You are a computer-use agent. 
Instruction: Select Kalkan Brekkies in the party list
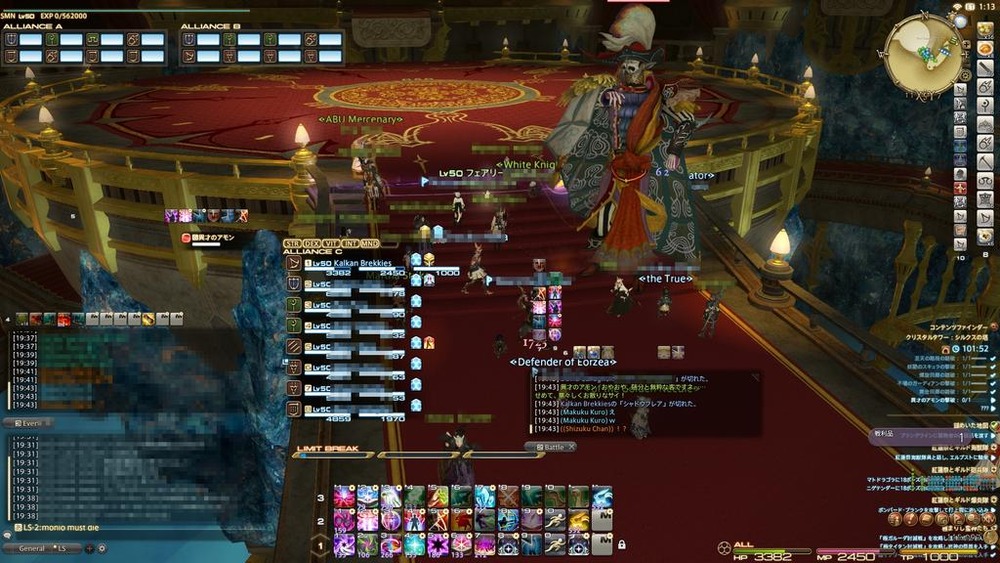pos(349,263)
